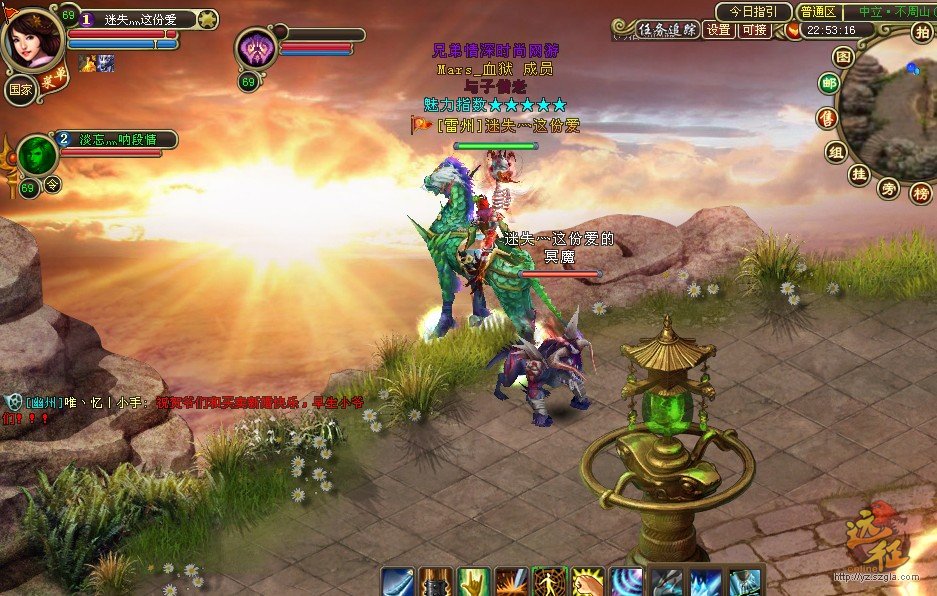Open the red 售 shop button
Screen dimensions: 937x596
tap(826, 119)
